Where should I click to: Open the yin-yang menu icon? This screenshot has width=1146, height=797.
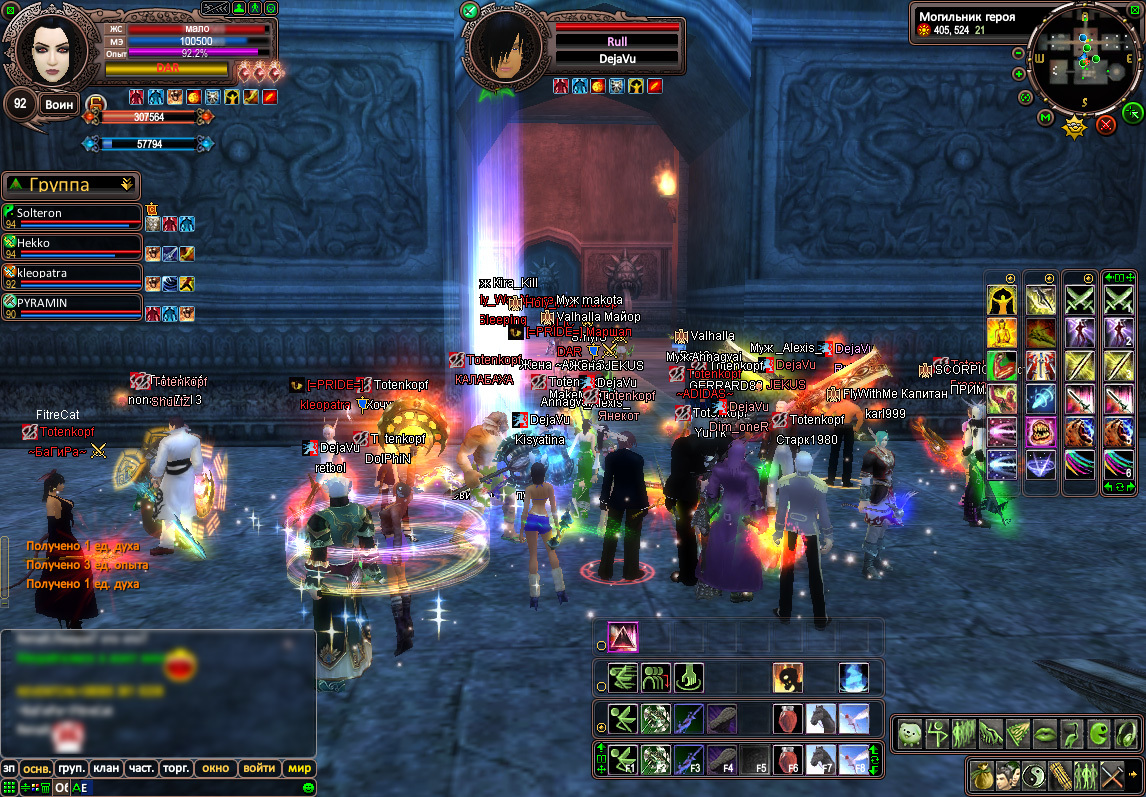[1034, 775]
